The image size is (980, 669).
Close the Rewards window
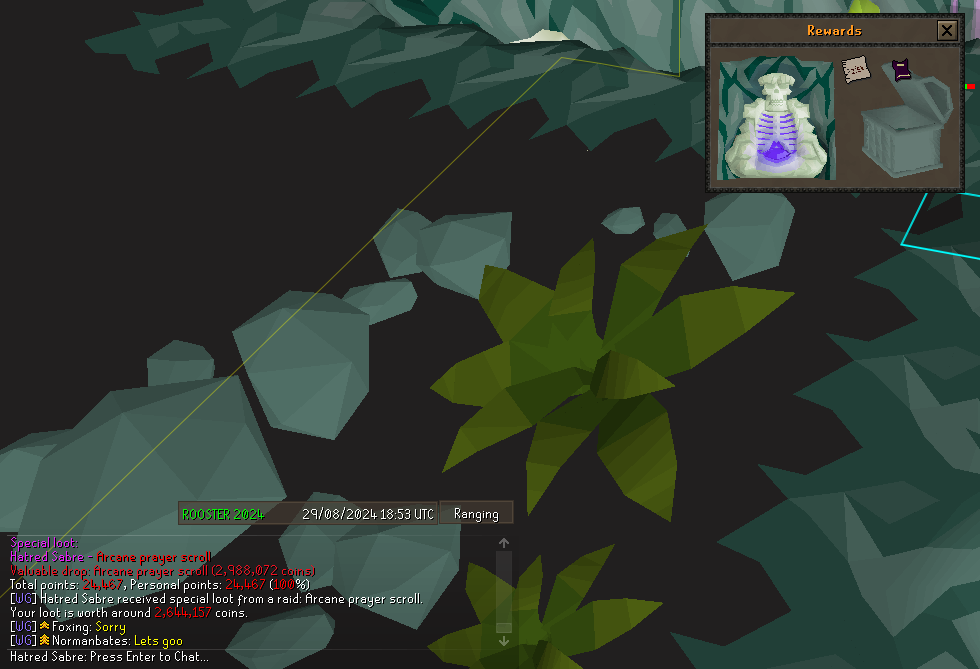946,31
